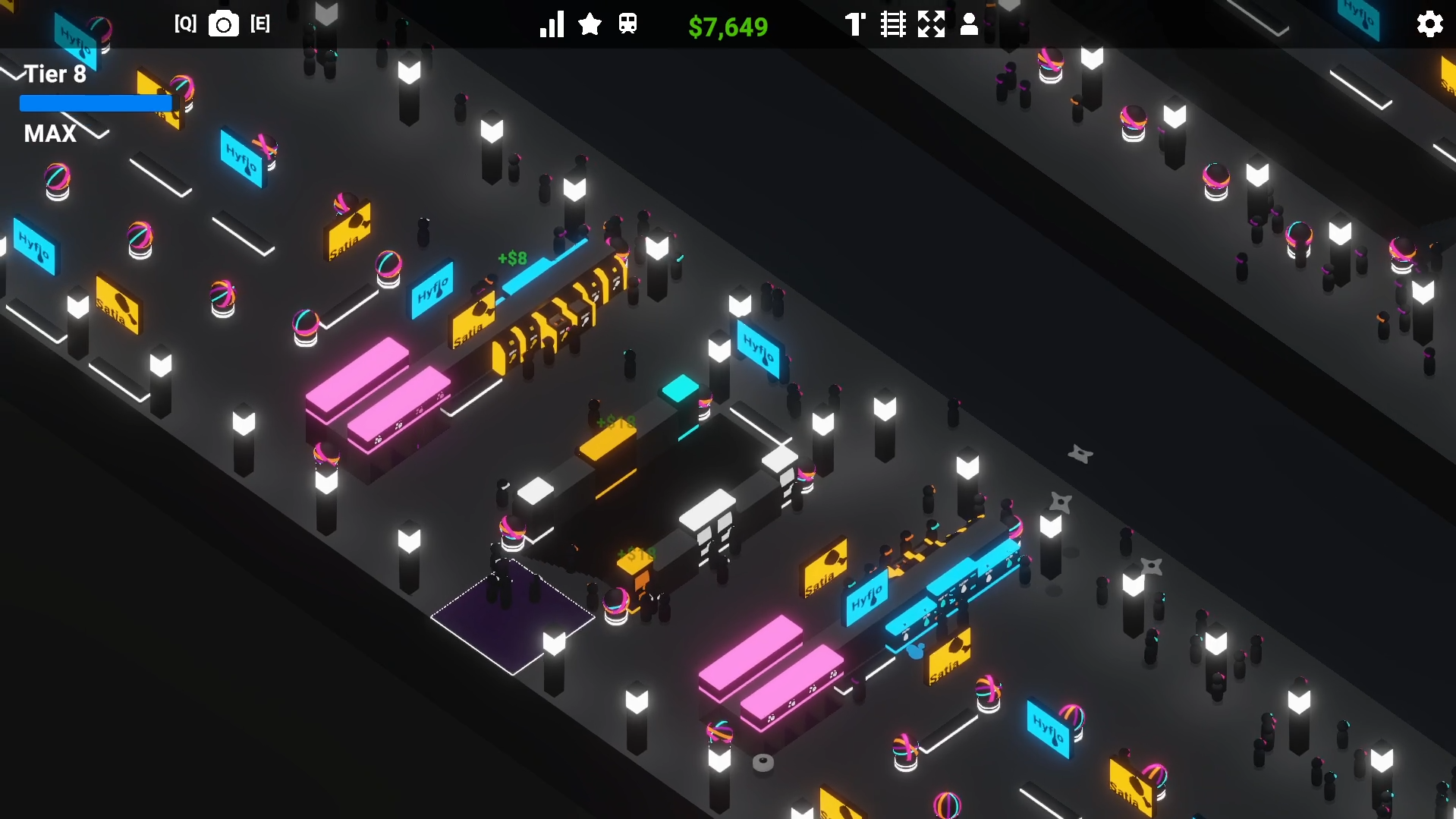Open the settings gear
Screen dimensions: 1456x819
click(1430, 24)
